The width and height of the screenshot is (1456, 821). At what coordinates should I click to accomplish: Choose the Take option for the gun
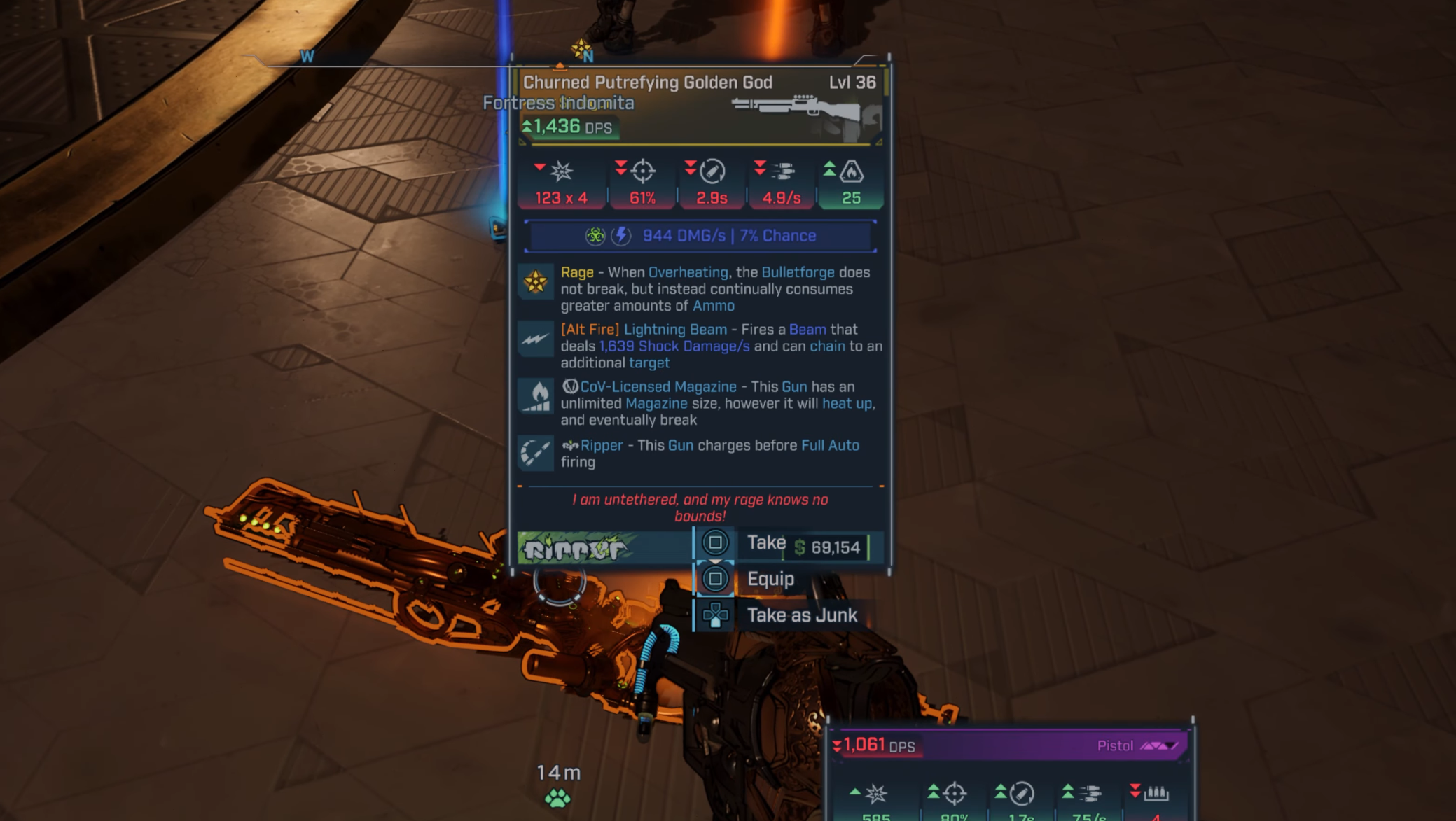coord(765,543)
